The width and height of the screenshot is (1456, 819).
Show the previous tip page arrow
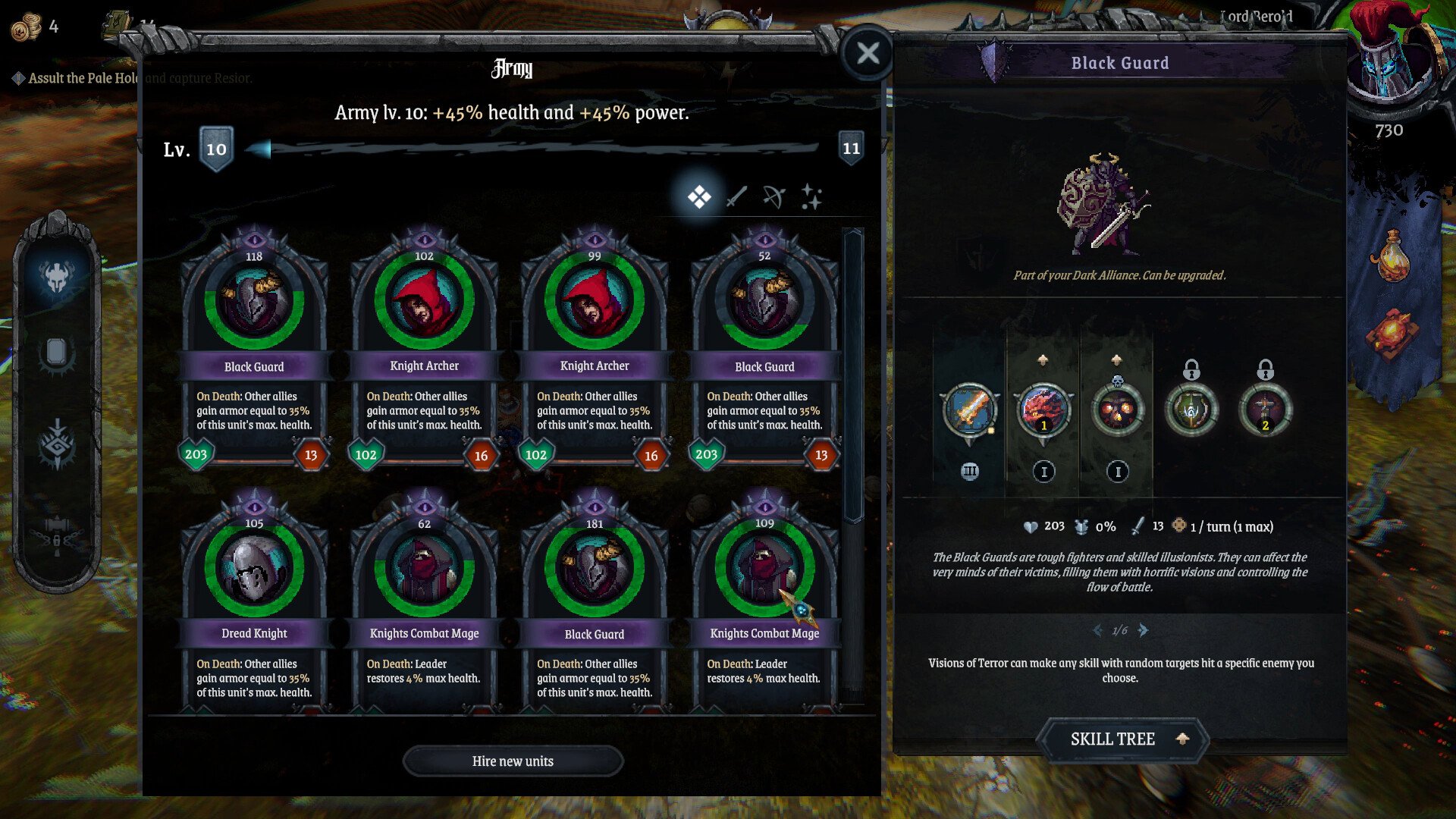pyautogui.click(x=1097, y=630)
